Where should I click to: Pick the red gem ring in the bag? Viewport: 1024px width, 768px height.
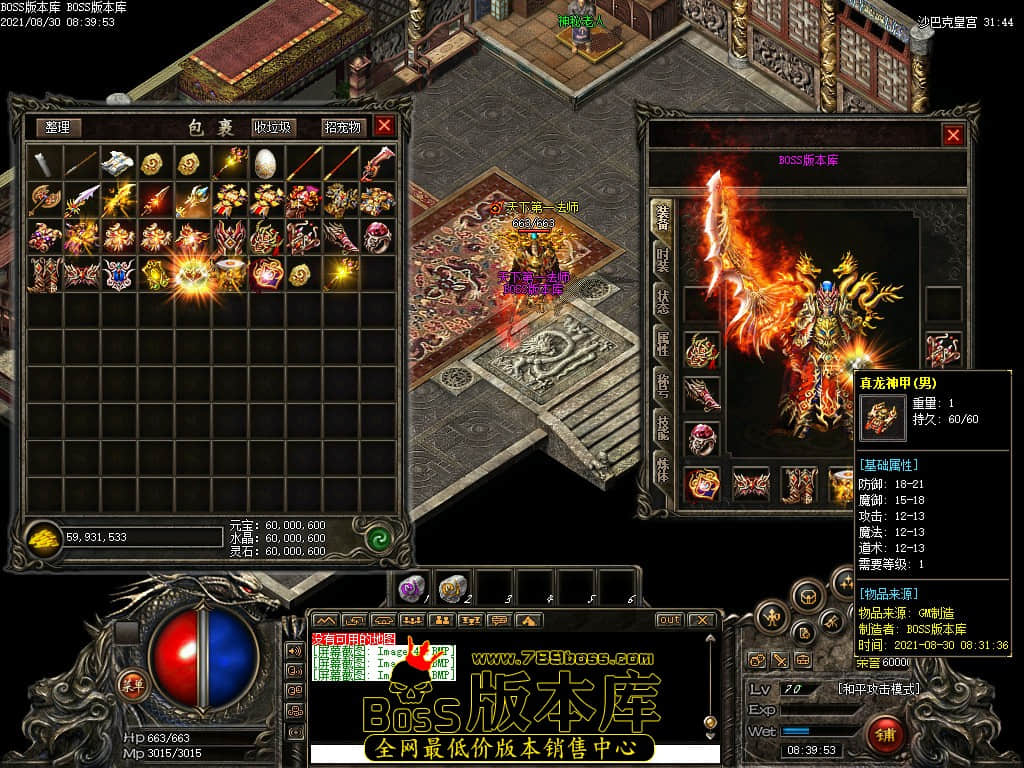pos(377,236)
